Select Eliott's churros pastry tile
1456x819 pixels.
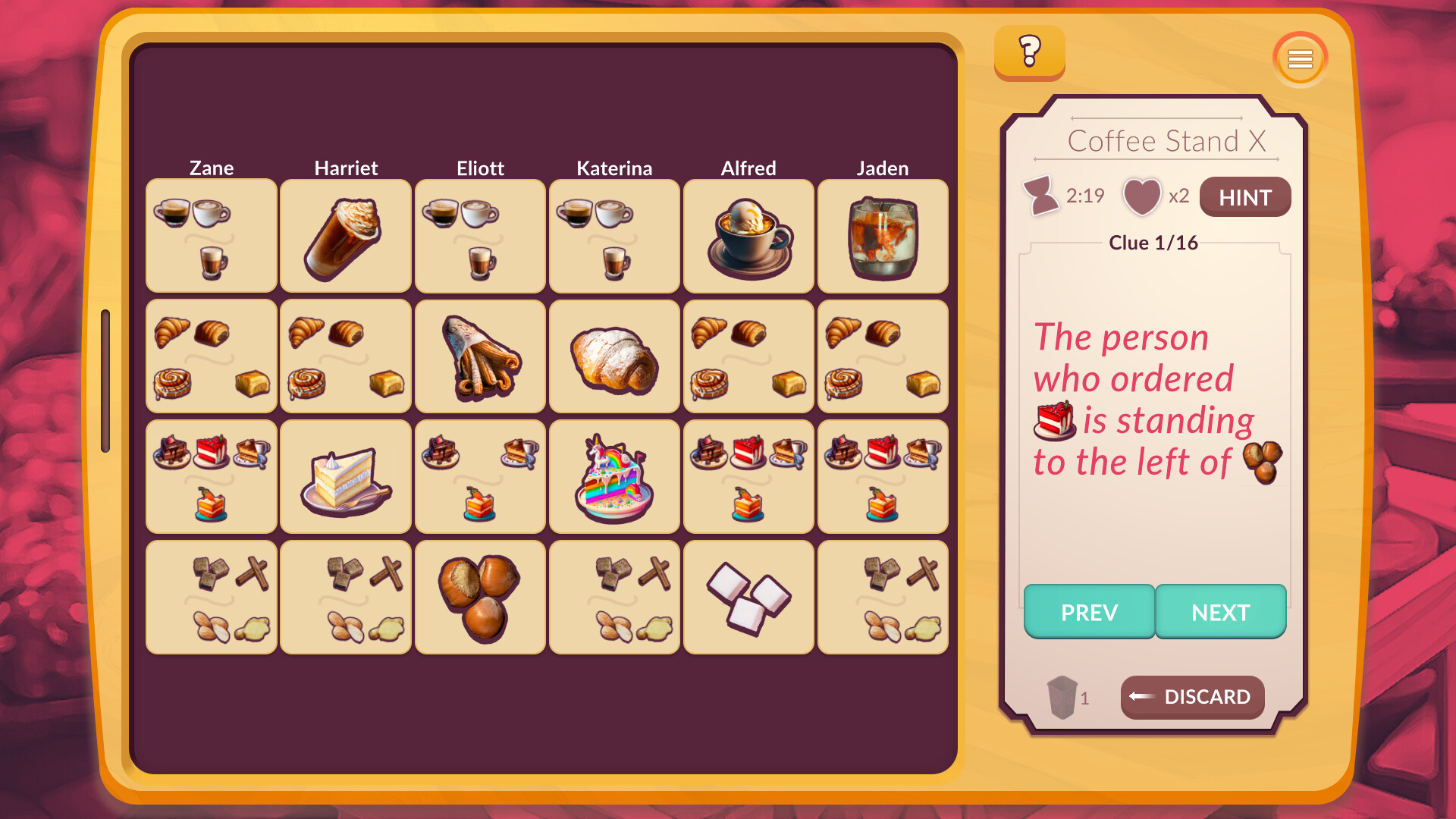pos(480,356)
